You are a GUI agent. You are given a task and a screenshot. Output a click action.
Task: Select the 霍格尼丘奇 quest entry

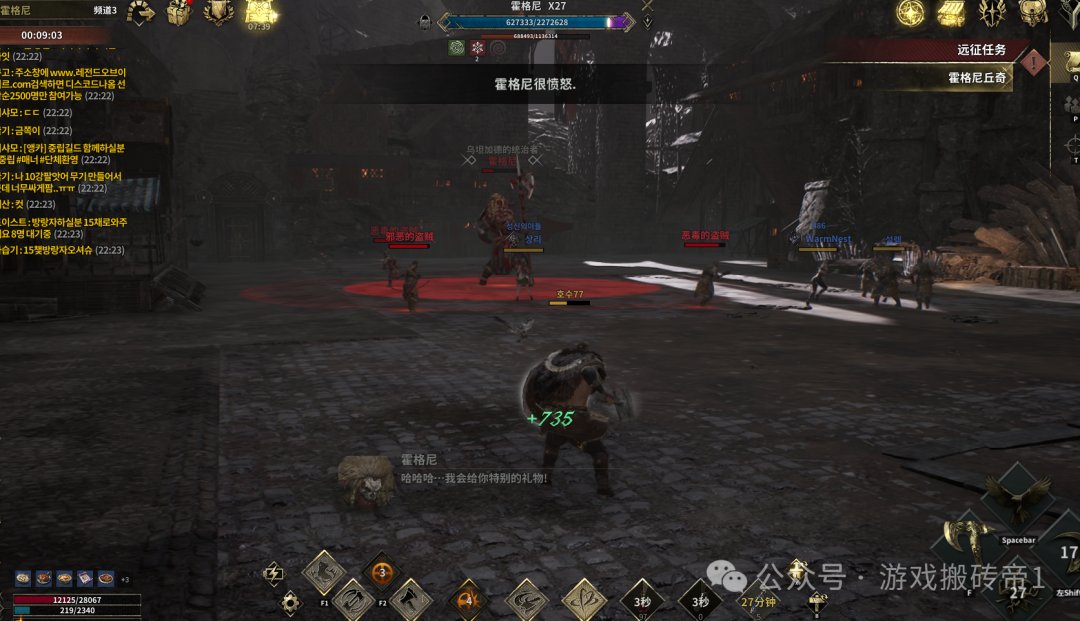coord(976,77)
